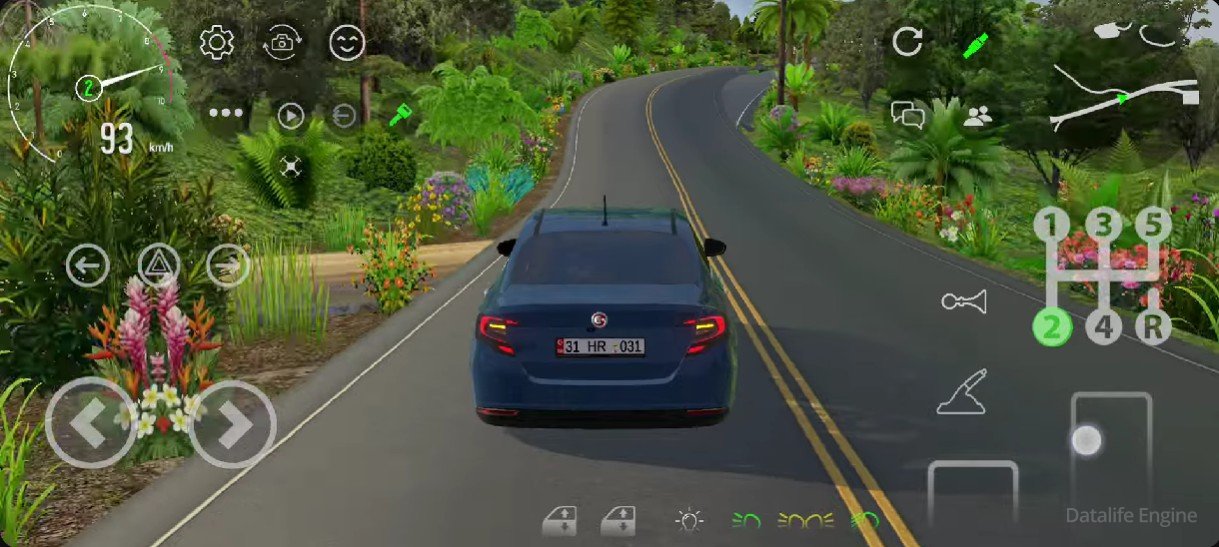
Task: Show the players list icon
Action: [x=978, y=115]
